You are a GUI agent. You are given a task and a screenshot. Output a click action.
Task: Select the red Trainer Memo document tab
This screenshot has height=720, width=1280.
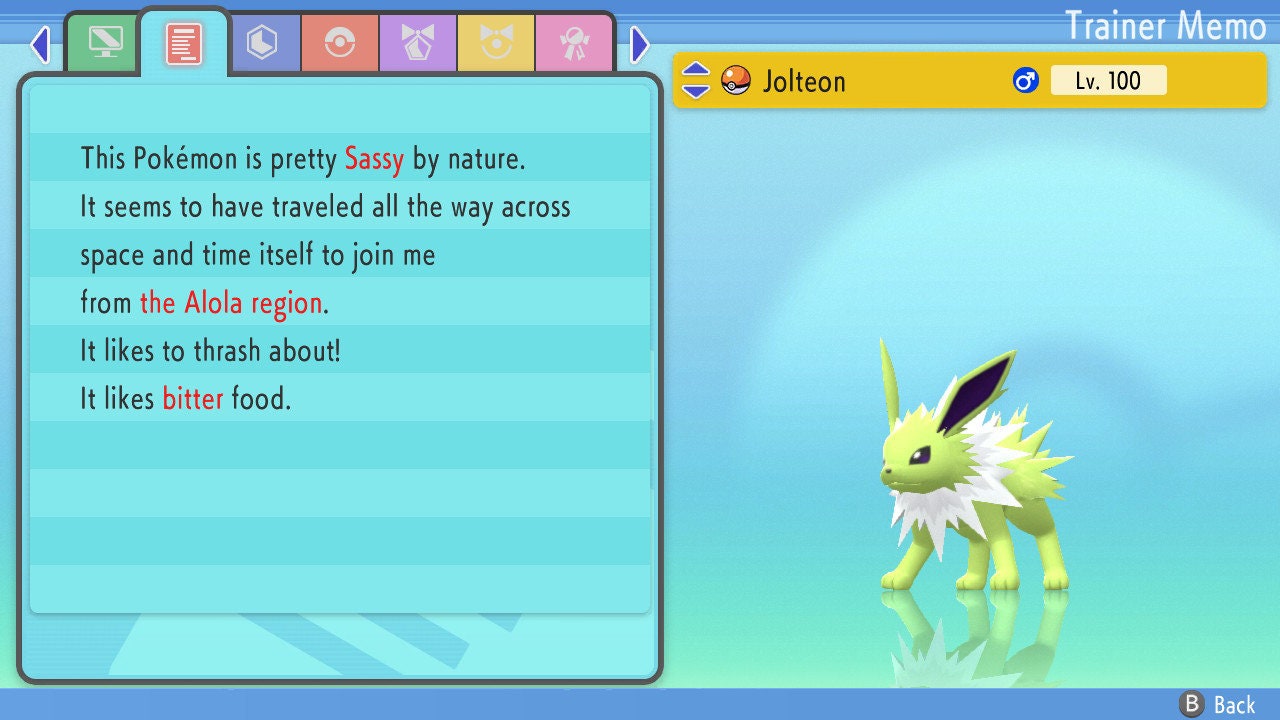[184, 43]
